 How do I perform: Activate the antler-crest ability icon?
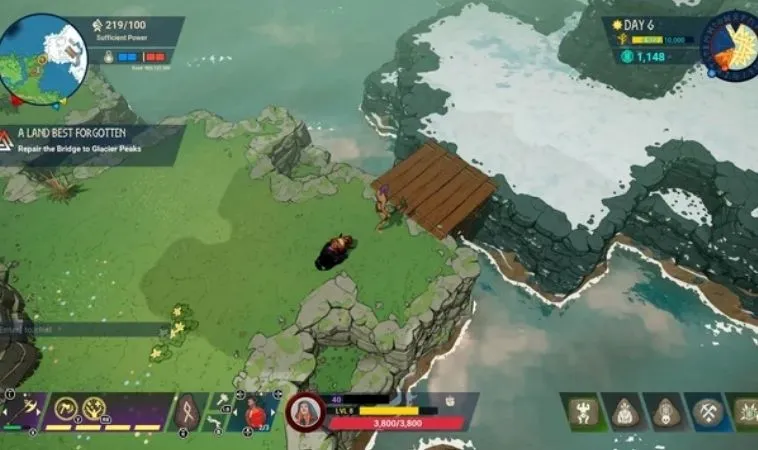[95, 408]
